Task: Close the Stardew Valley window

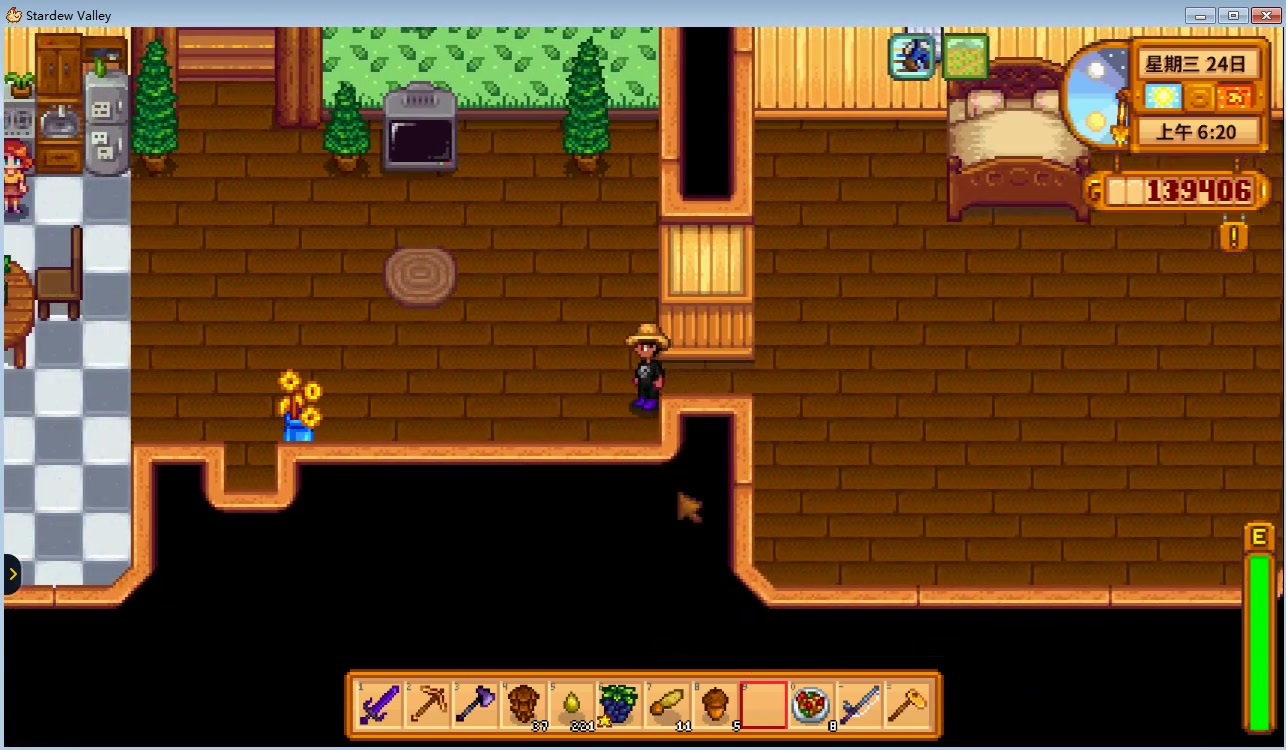Action: [1262, 15]
